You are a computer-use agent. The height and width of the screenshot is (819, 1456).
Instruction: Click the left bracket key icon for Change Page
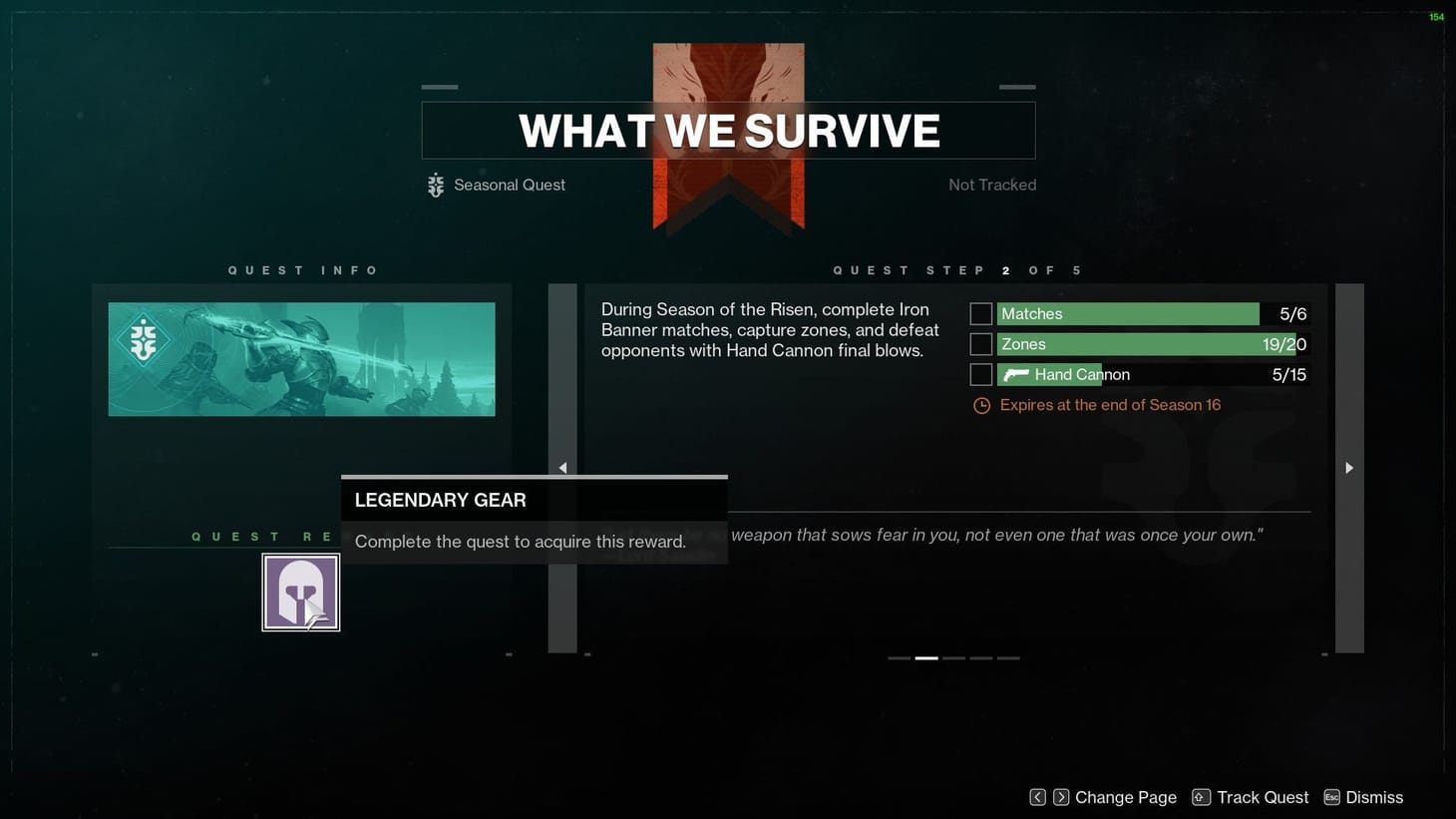[1036, 797]
